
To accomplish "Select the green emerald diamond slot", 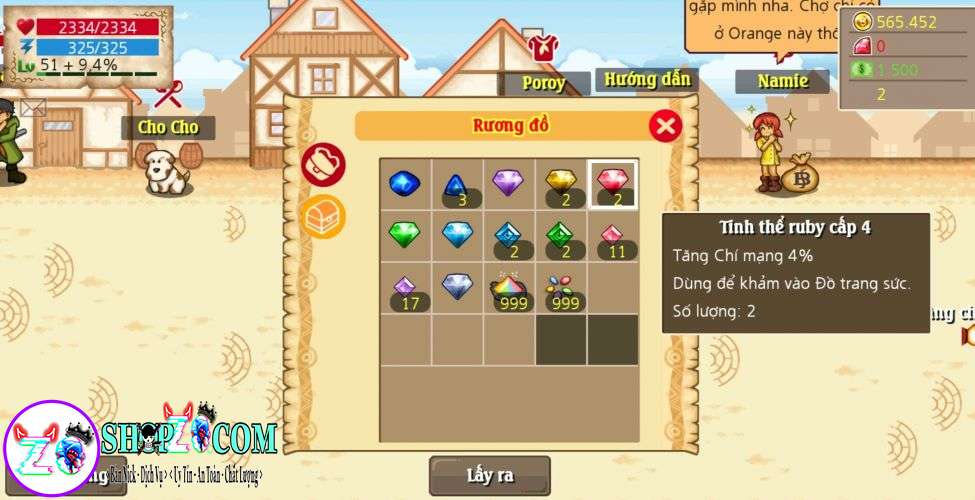I will tap(404, 236).
